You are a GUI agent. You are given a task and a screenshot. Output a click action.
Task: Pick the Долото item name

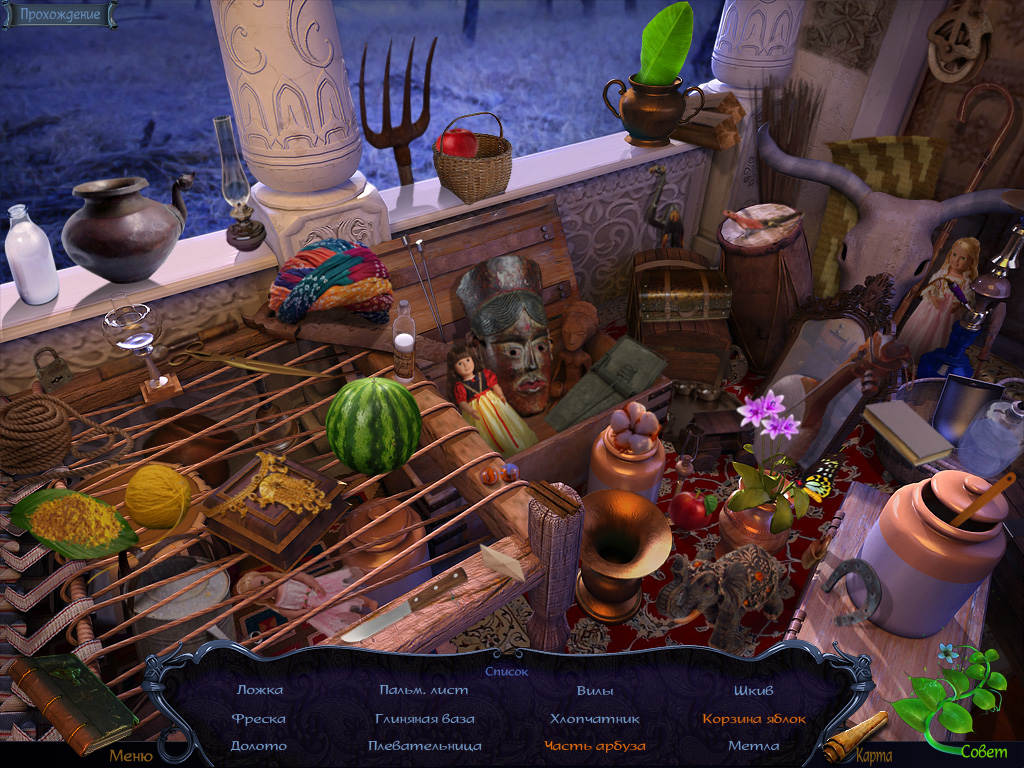(x=259, y=746)
